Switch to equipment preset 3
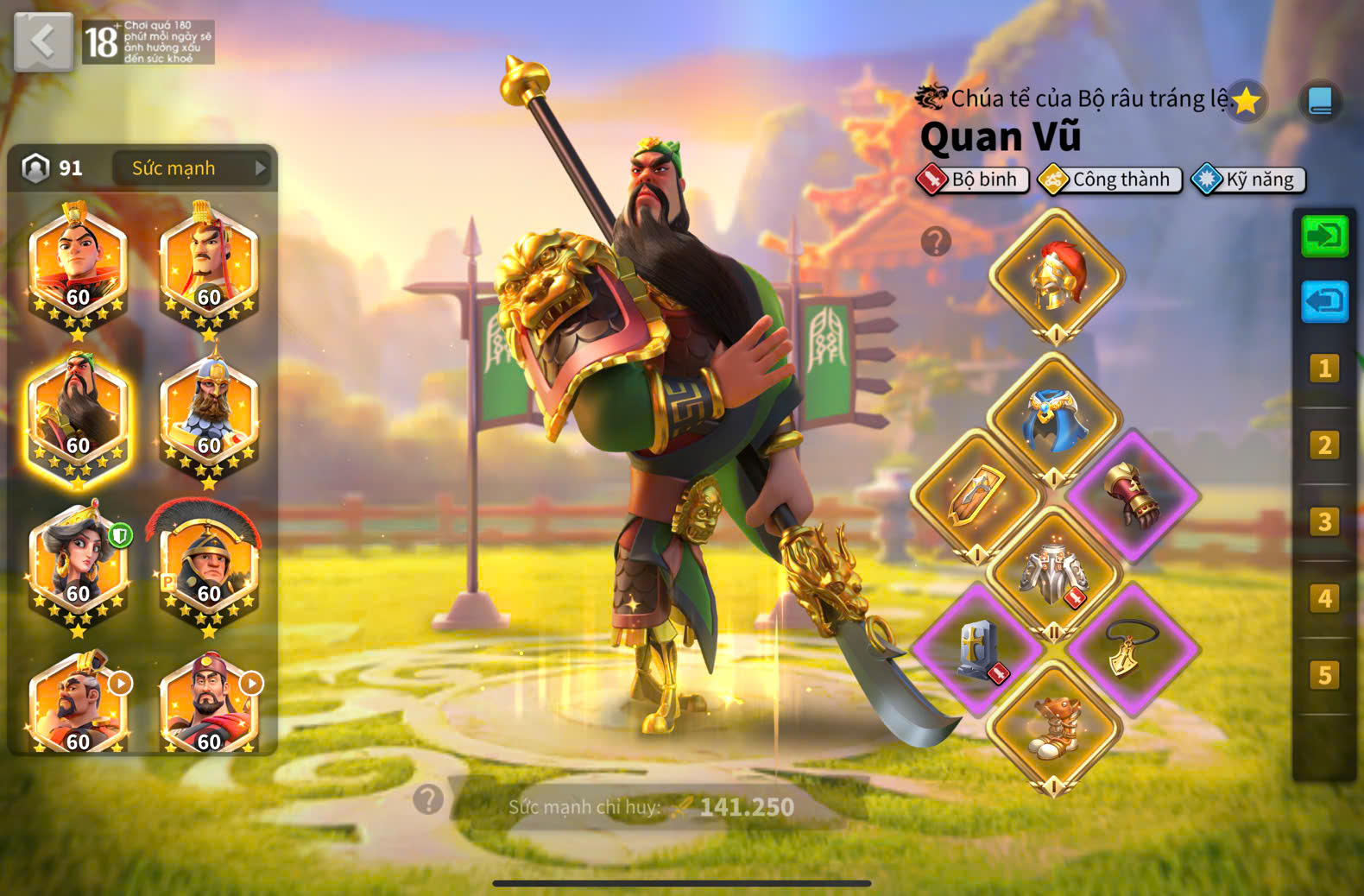1364x896 pixels. pos(1324,522)
